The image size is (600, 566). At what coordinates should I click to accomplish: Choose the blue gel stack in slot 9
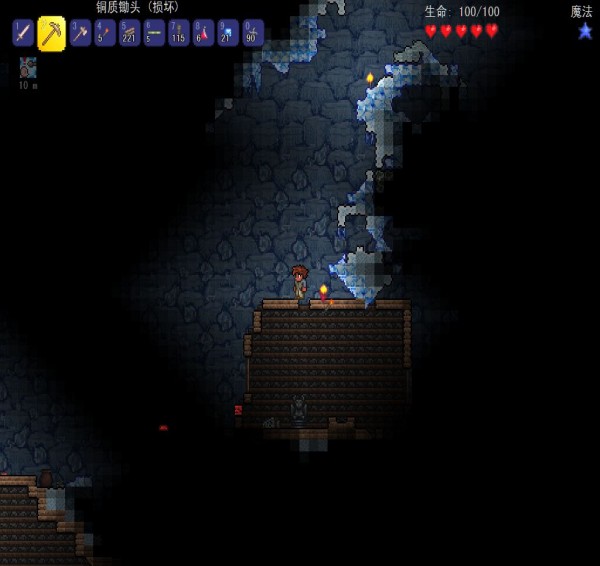click(x=228, y=33)
